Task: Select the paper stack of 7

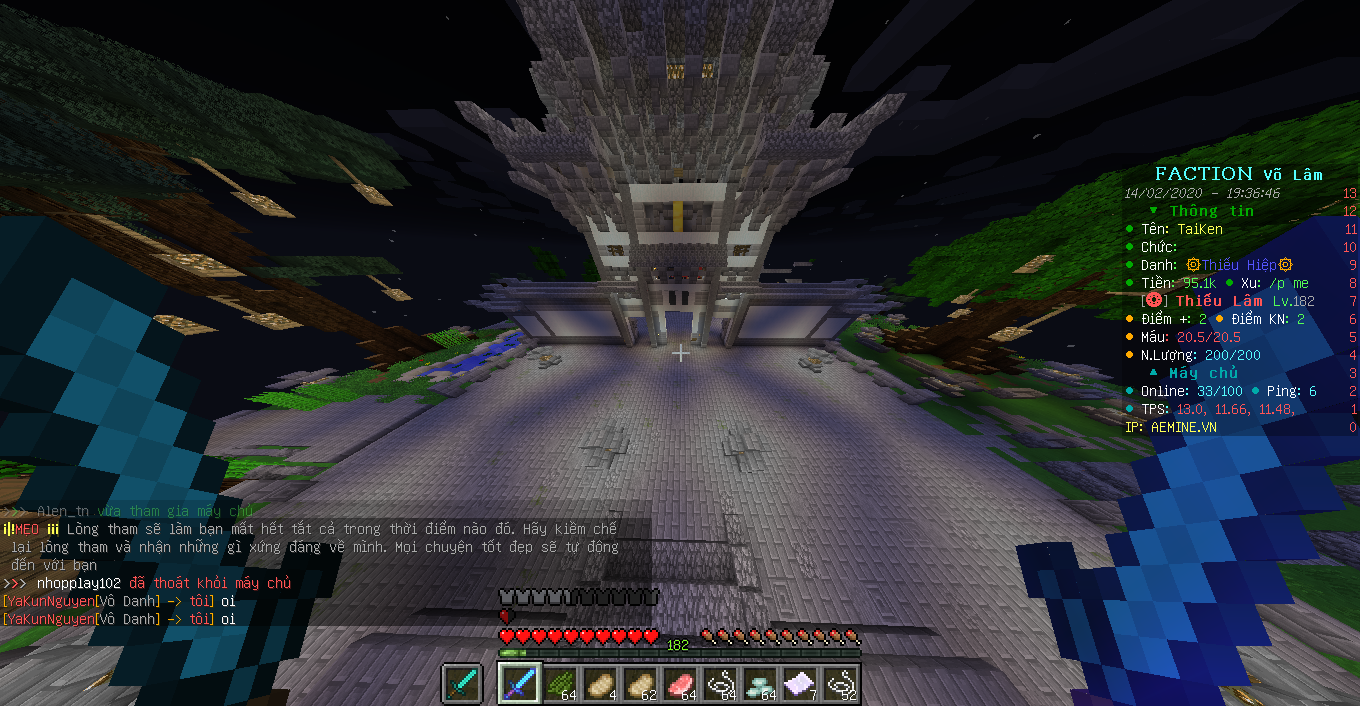Action: pyautogui.click(x=800, y=684)
